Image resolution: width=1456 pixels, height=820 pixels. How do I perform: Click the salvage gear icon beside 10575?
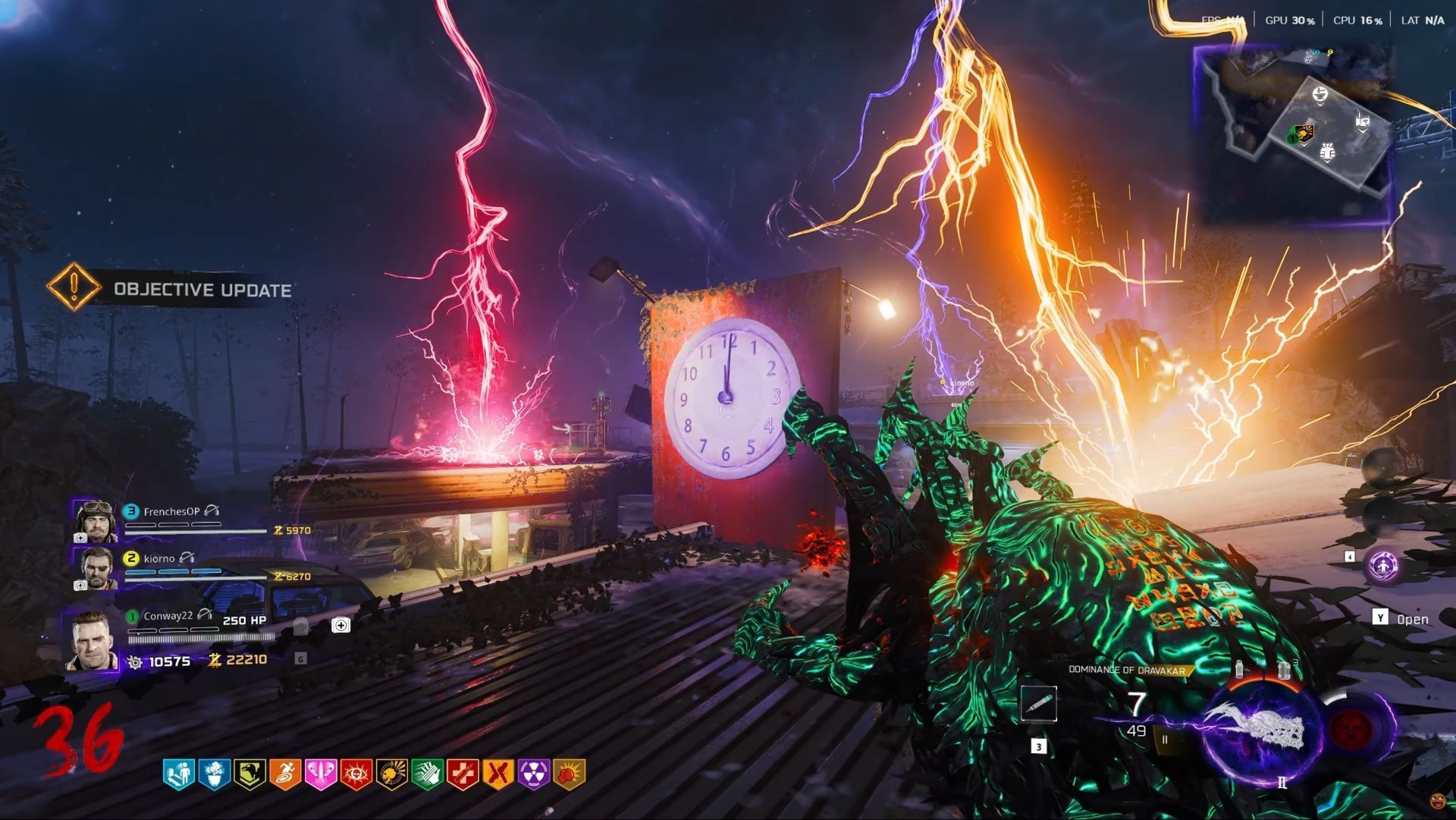[136, 661]
